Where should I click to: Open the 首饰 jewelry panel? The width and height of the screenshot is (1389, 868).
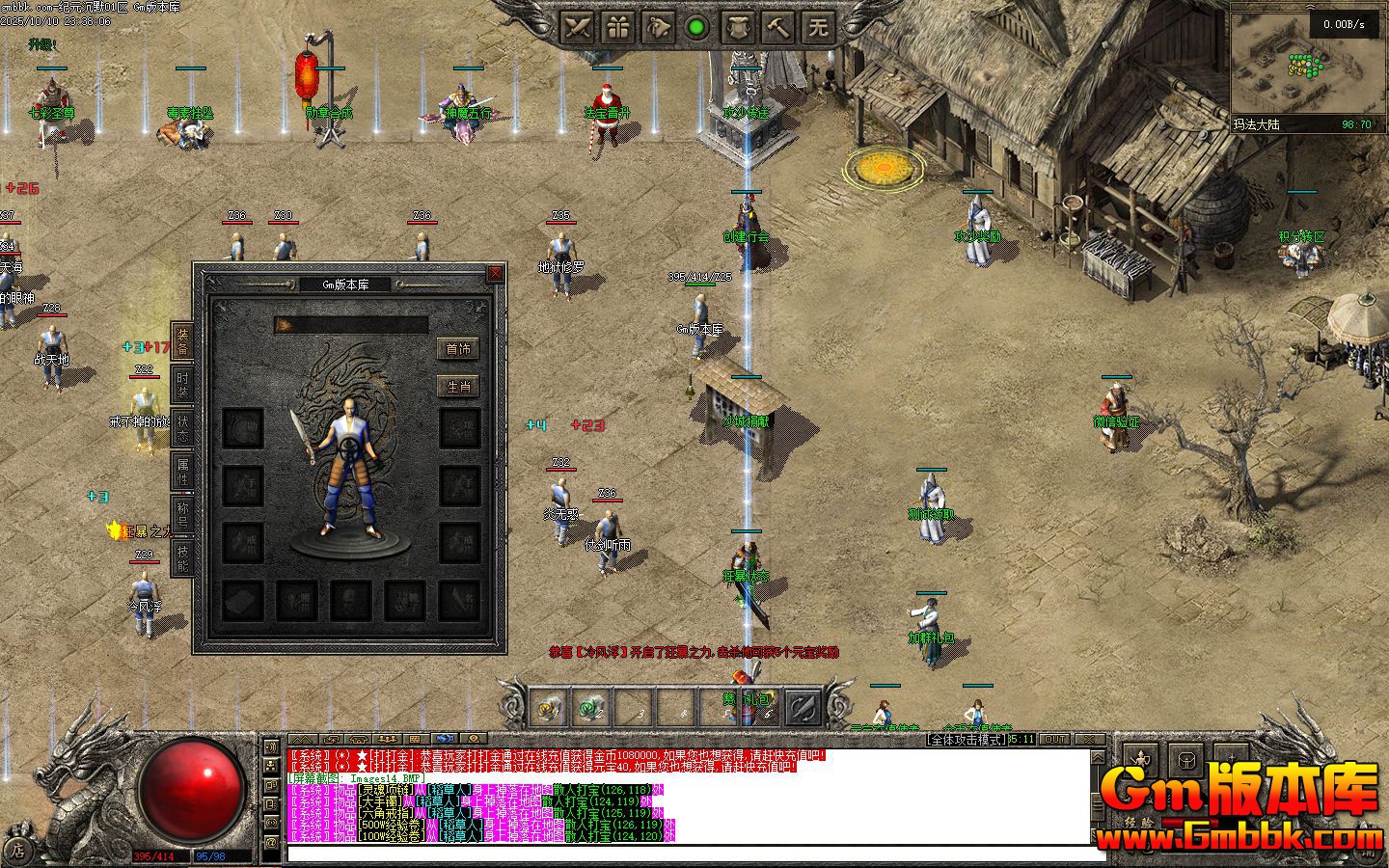pos(458,349)
